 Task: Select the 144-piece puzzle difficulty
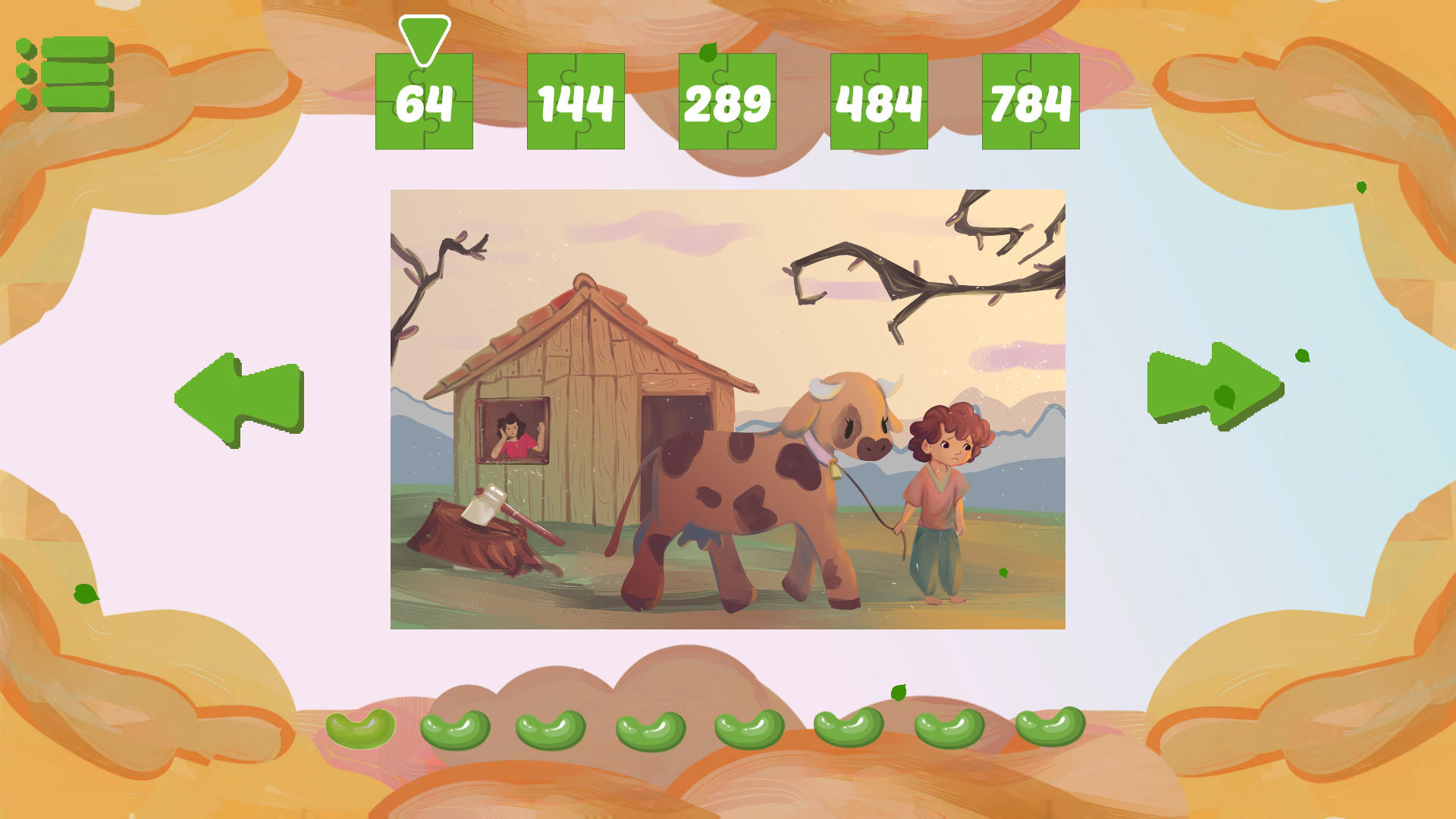coord(575,102)
